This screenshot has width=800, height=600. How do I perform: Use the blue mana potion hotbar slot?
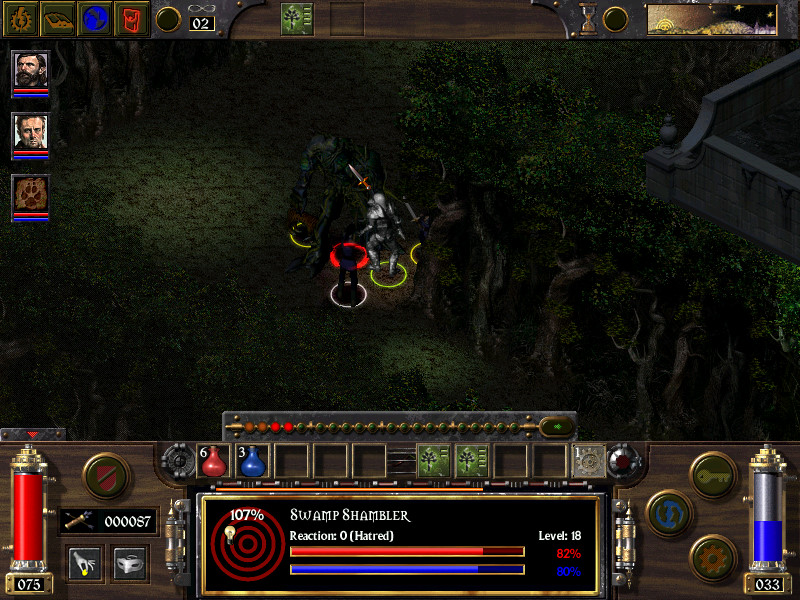click(253, 461)
